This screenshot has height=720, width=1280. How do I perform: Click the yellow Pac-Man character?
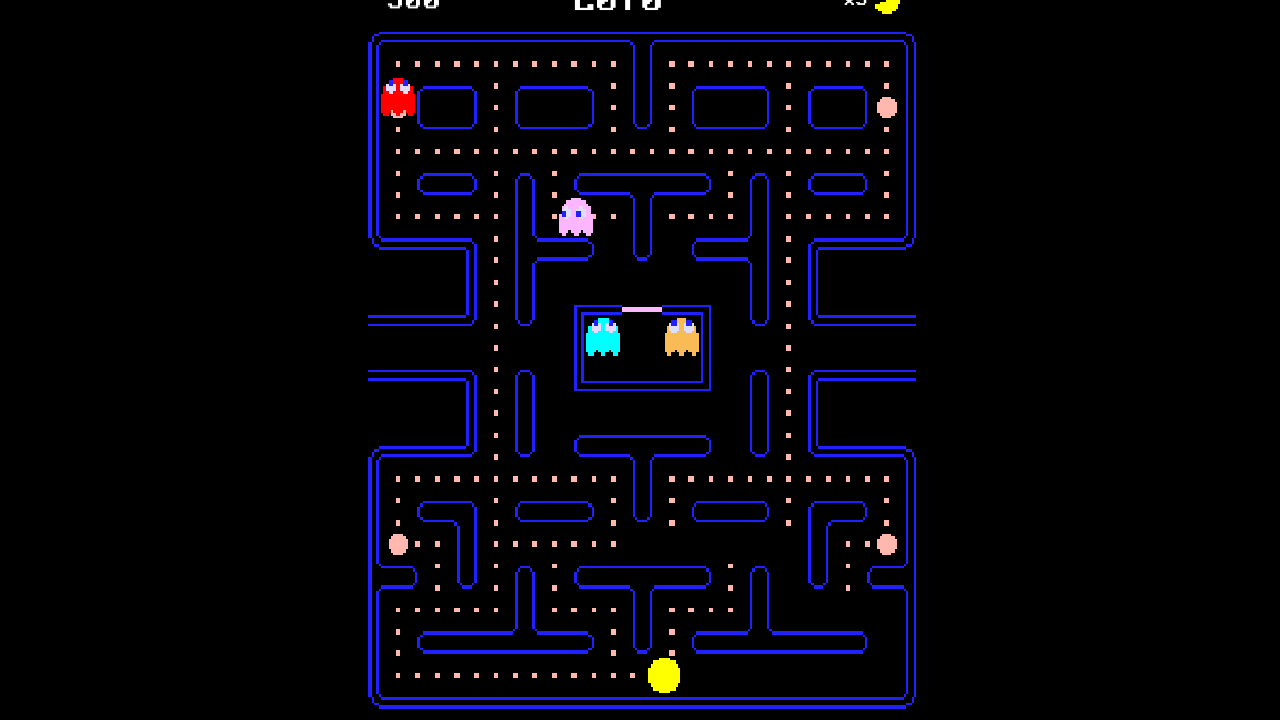[664, 676]
